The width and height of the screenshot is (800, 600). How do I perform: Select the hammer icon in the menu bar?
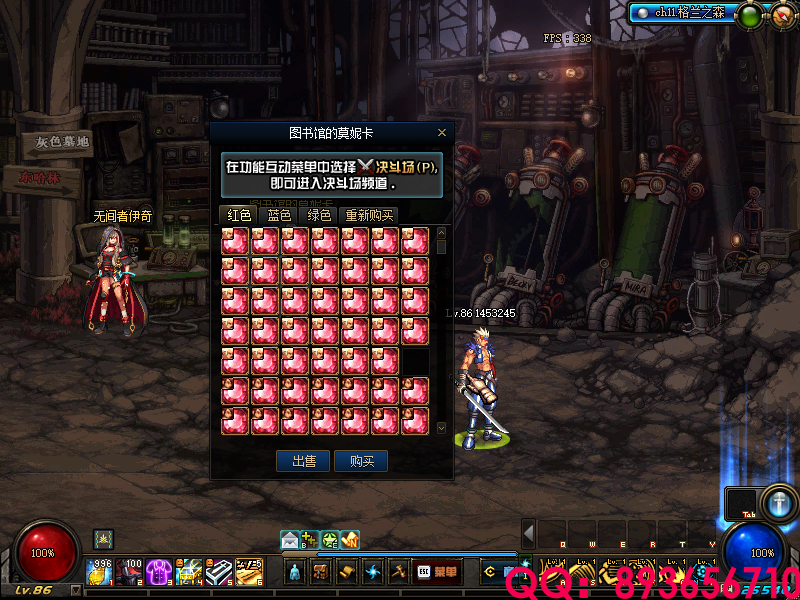tap(397, 572)
